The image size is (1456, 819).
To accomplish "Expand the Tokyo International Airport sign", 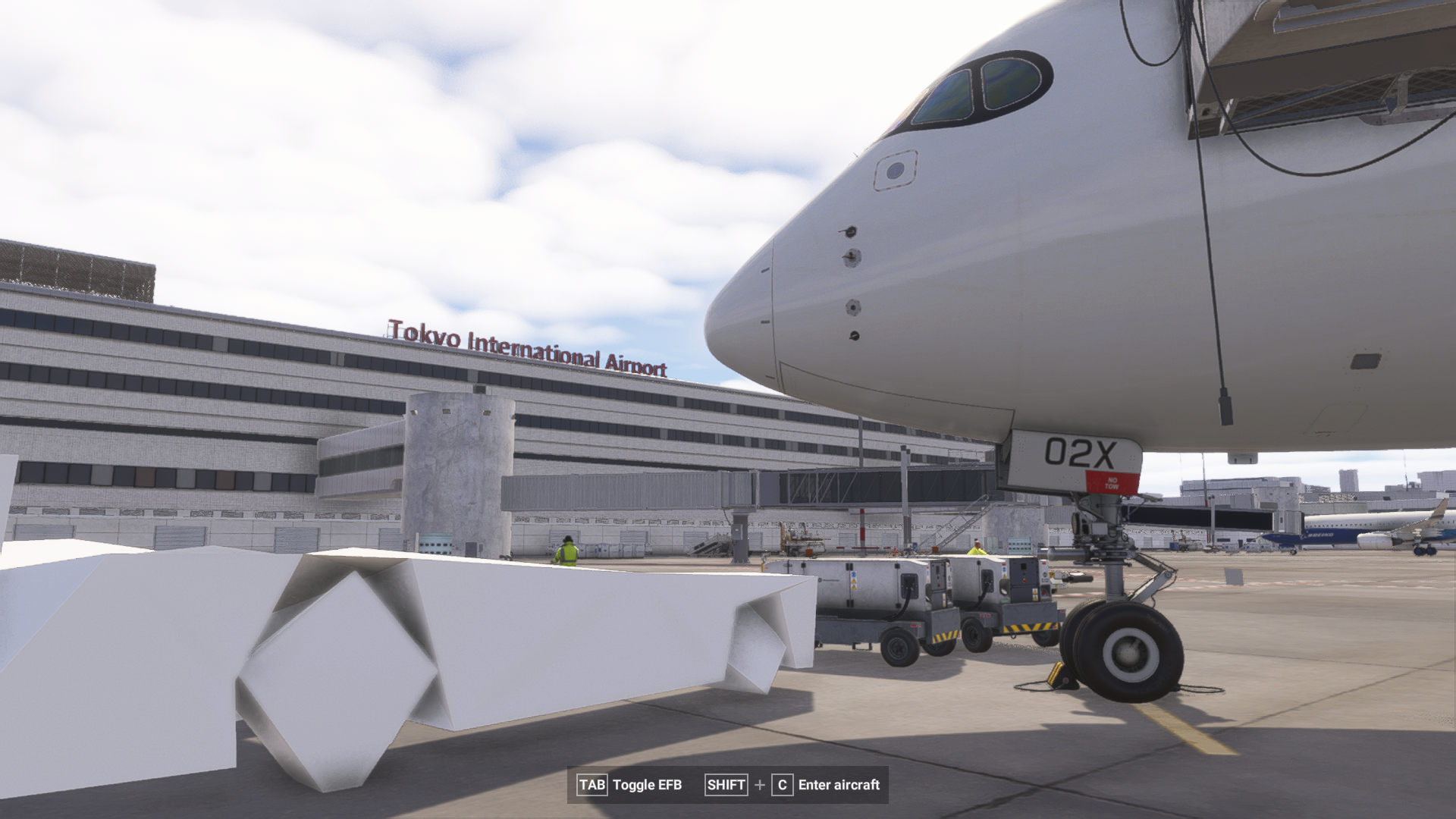I will 529,345.
